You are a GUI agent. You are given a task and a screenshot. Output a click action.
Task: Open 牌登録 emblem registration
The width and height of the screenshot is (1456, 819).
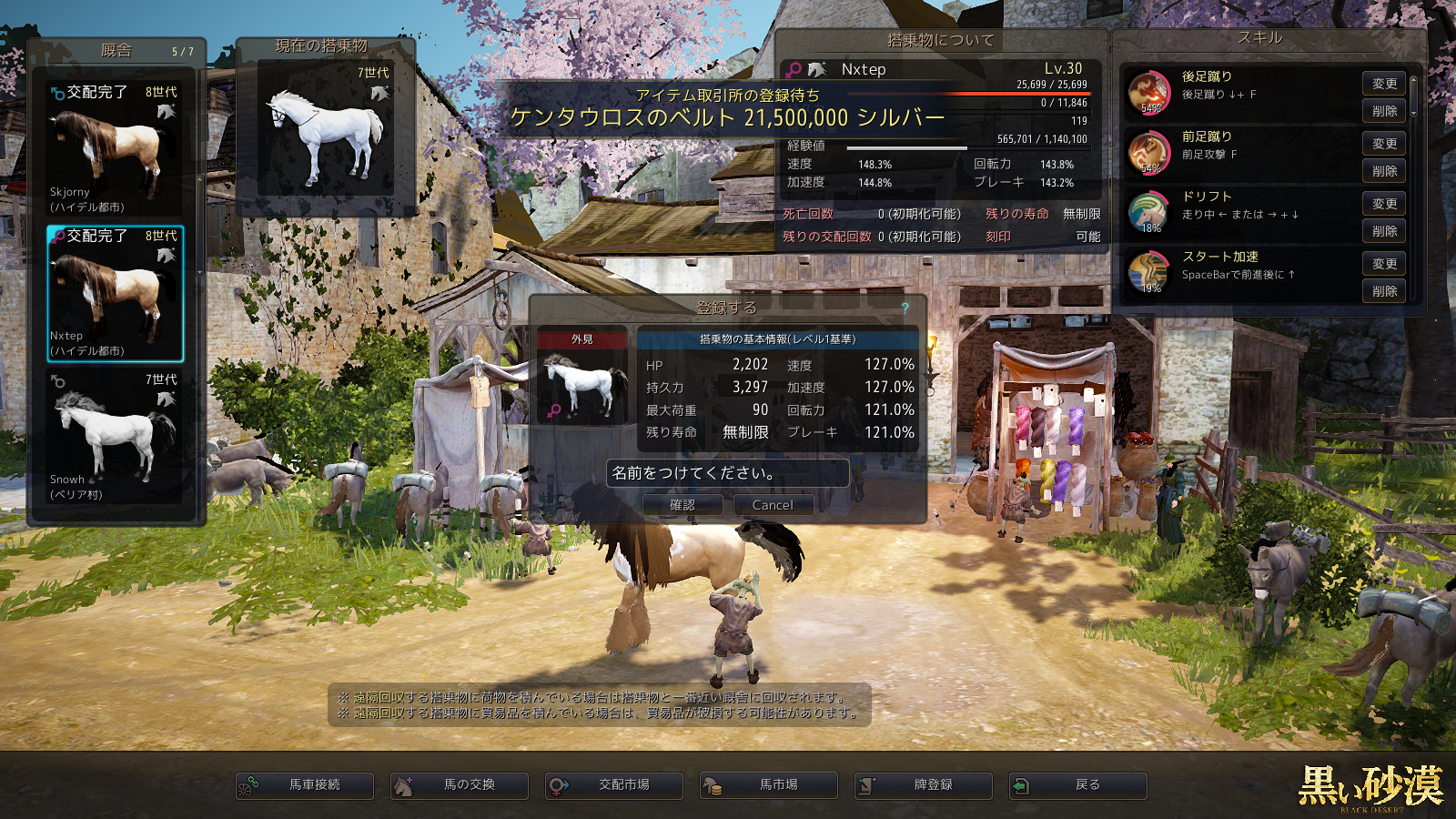pyautogui.click(x=924, y=785)
